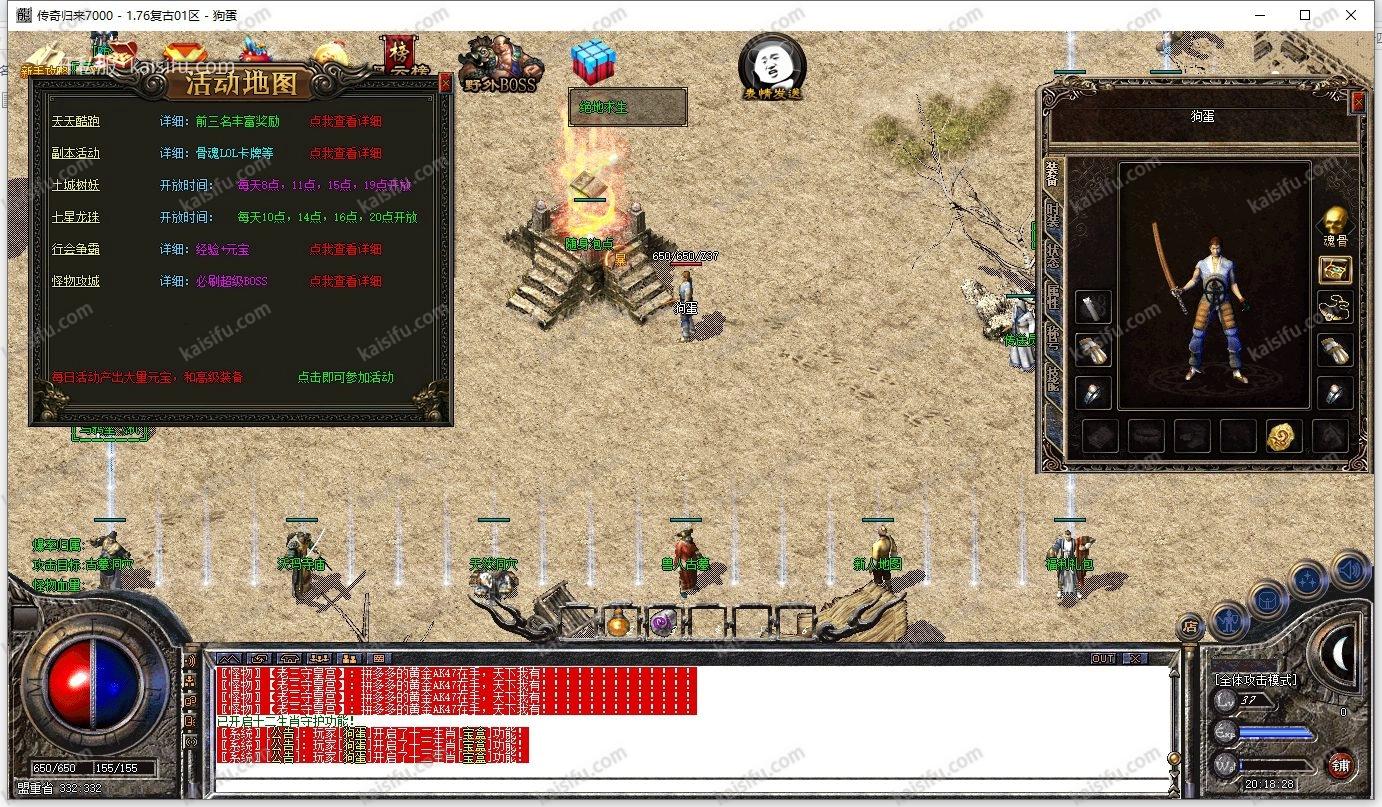The height and width of the screenshot is (807, 1382).
Task: Select the 副本活动 activity link
Action: [x=76, y=154]
